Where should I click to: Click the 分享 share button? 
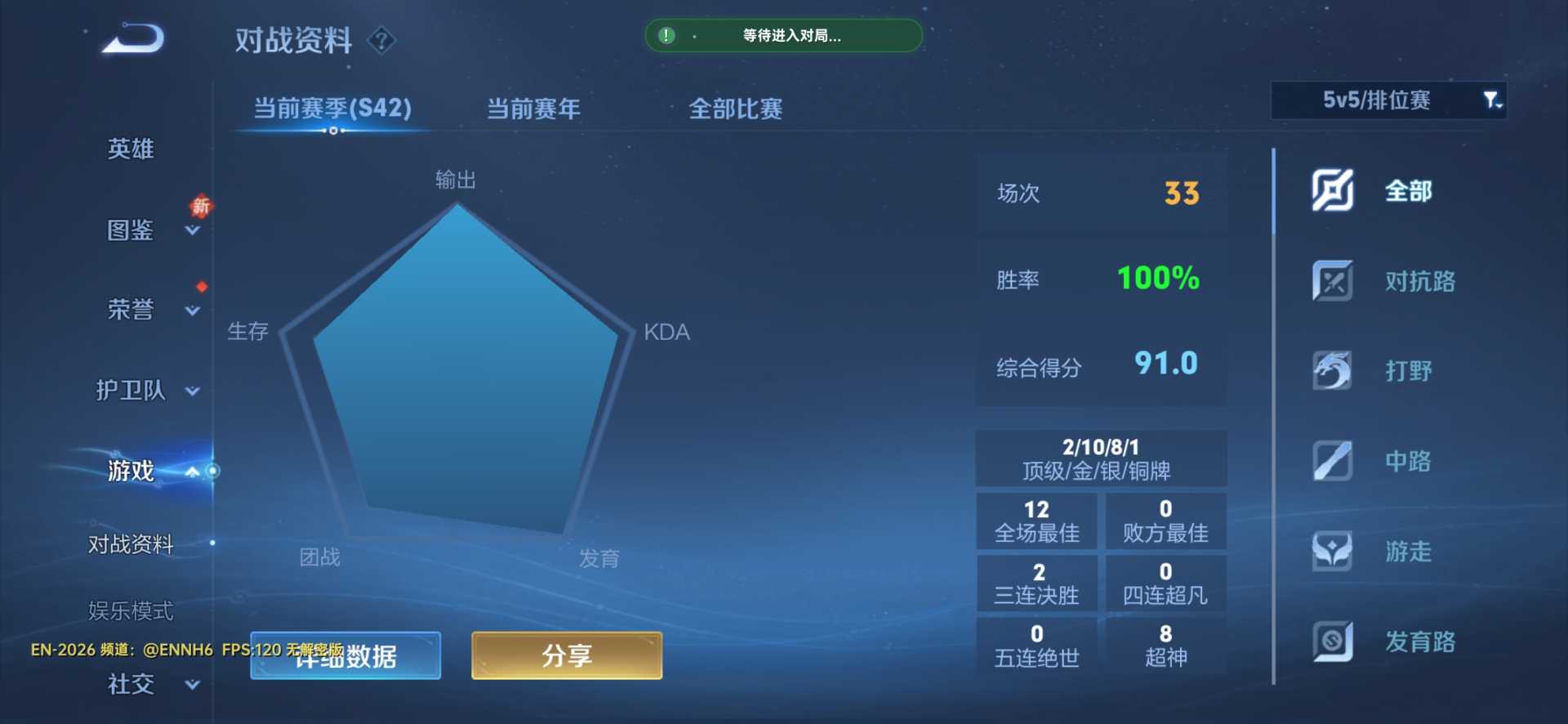pyautogui.click(x=567, y=655)
